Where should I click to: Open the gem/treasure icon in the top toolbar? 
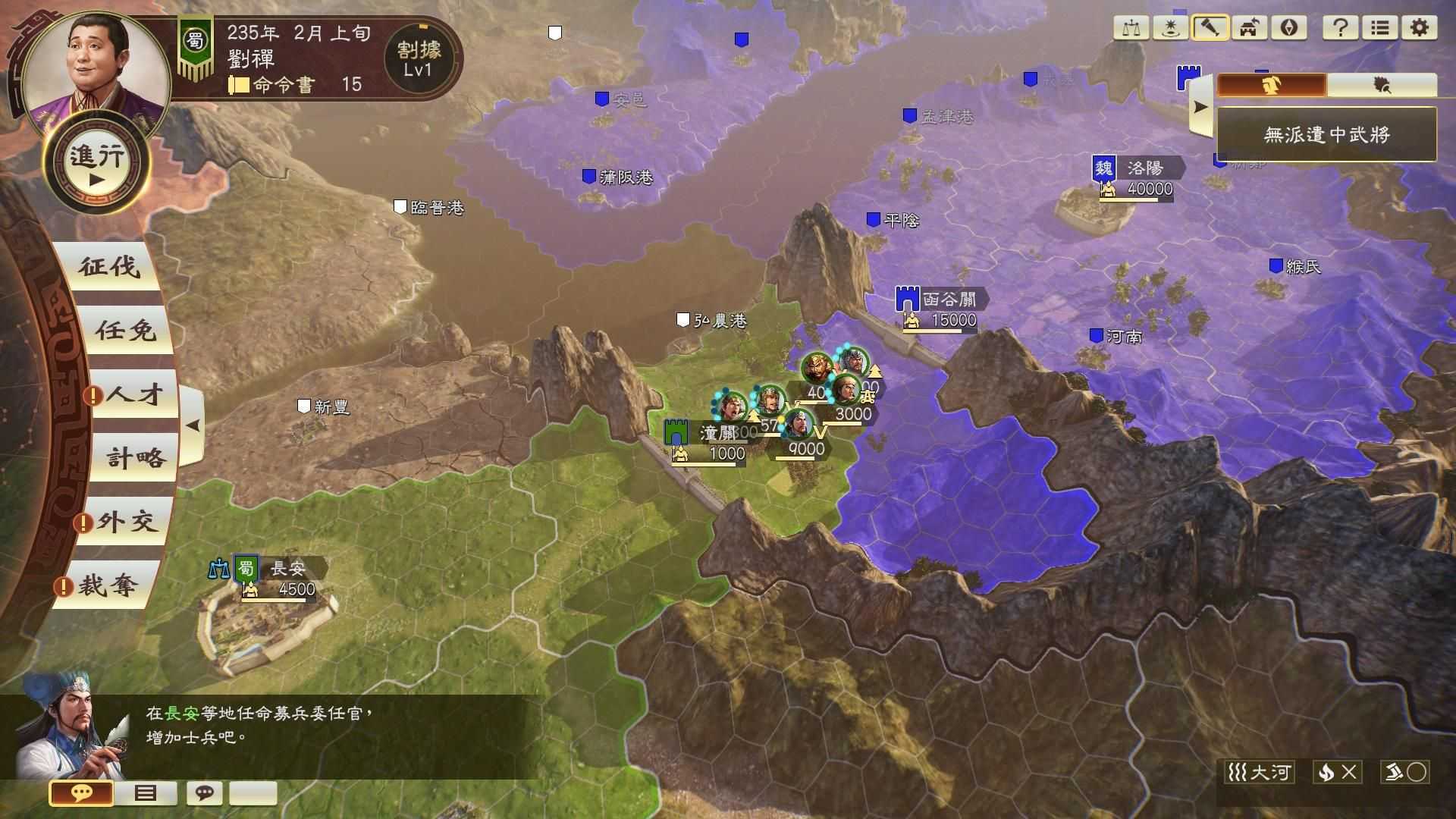pyautogui.click(x=1287, y=29)
